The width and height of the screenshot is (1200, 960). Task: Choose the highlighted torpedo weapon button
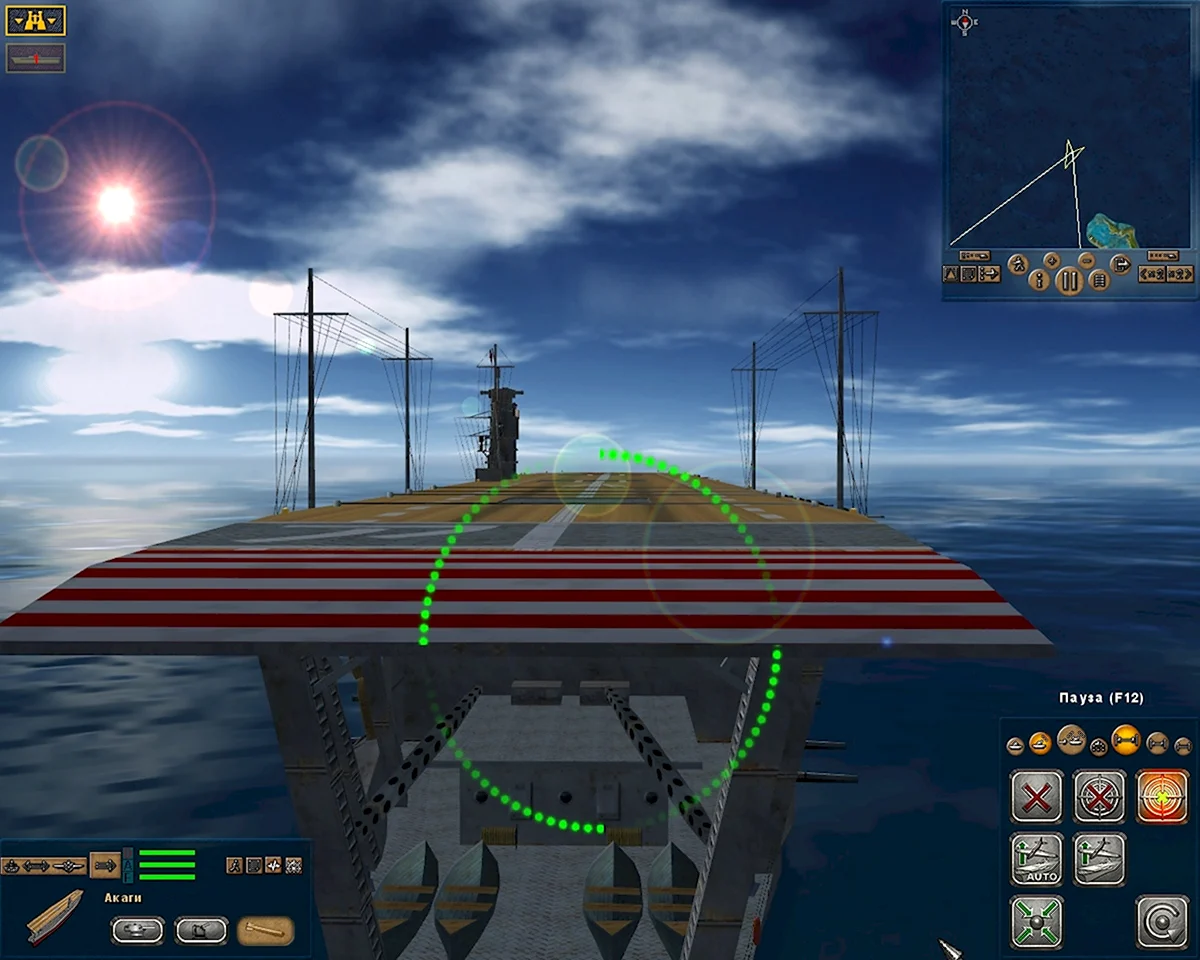coord(265,931)
